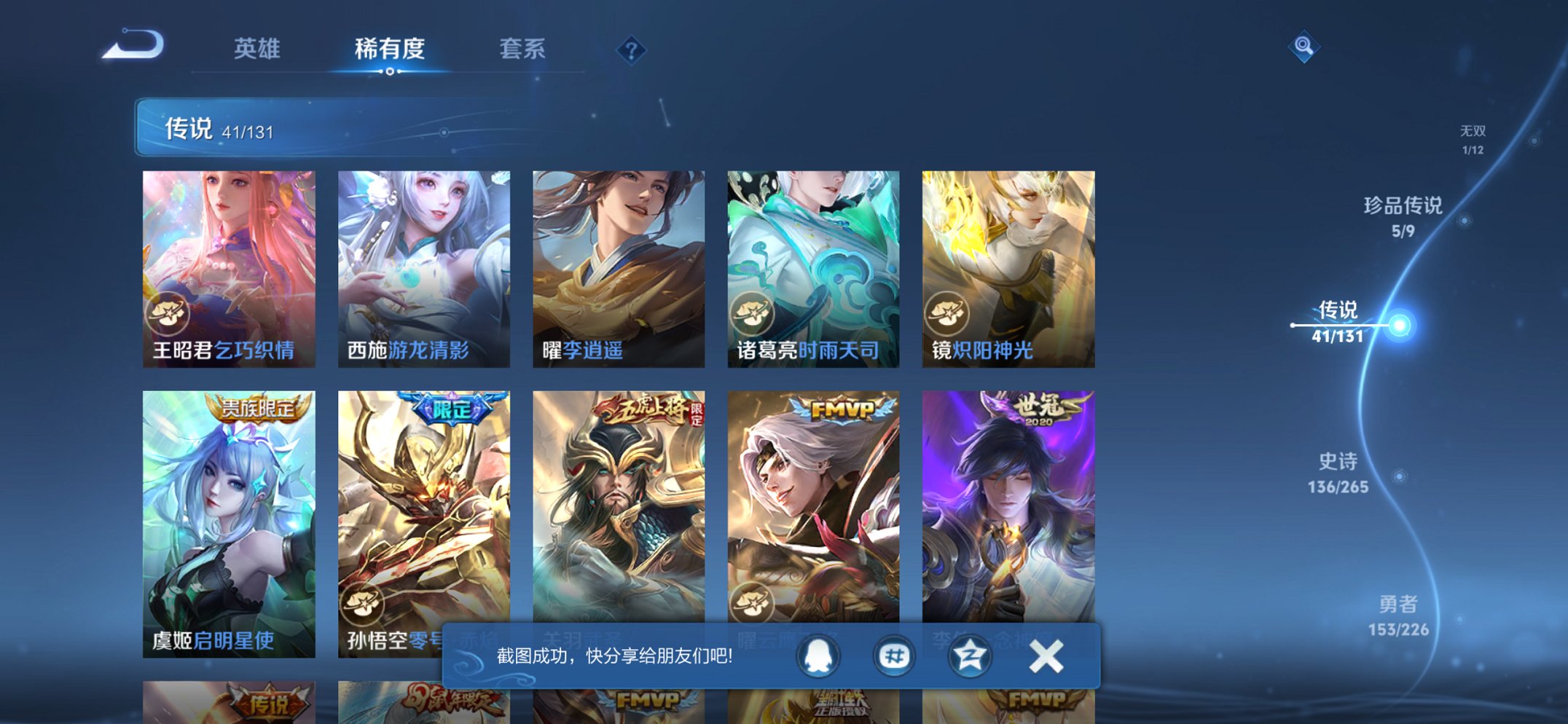The height and width of the screenshot is (724, 1568).
Task: Share screenshot via the QQ icon
Action: pos(819,655)
